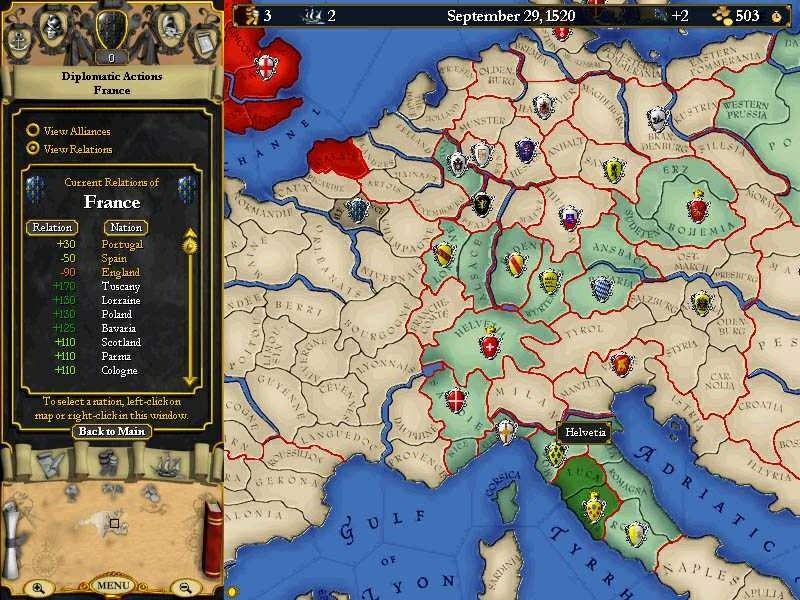Zoom in with the plus magnifier
800x600 pixels.
38,587
